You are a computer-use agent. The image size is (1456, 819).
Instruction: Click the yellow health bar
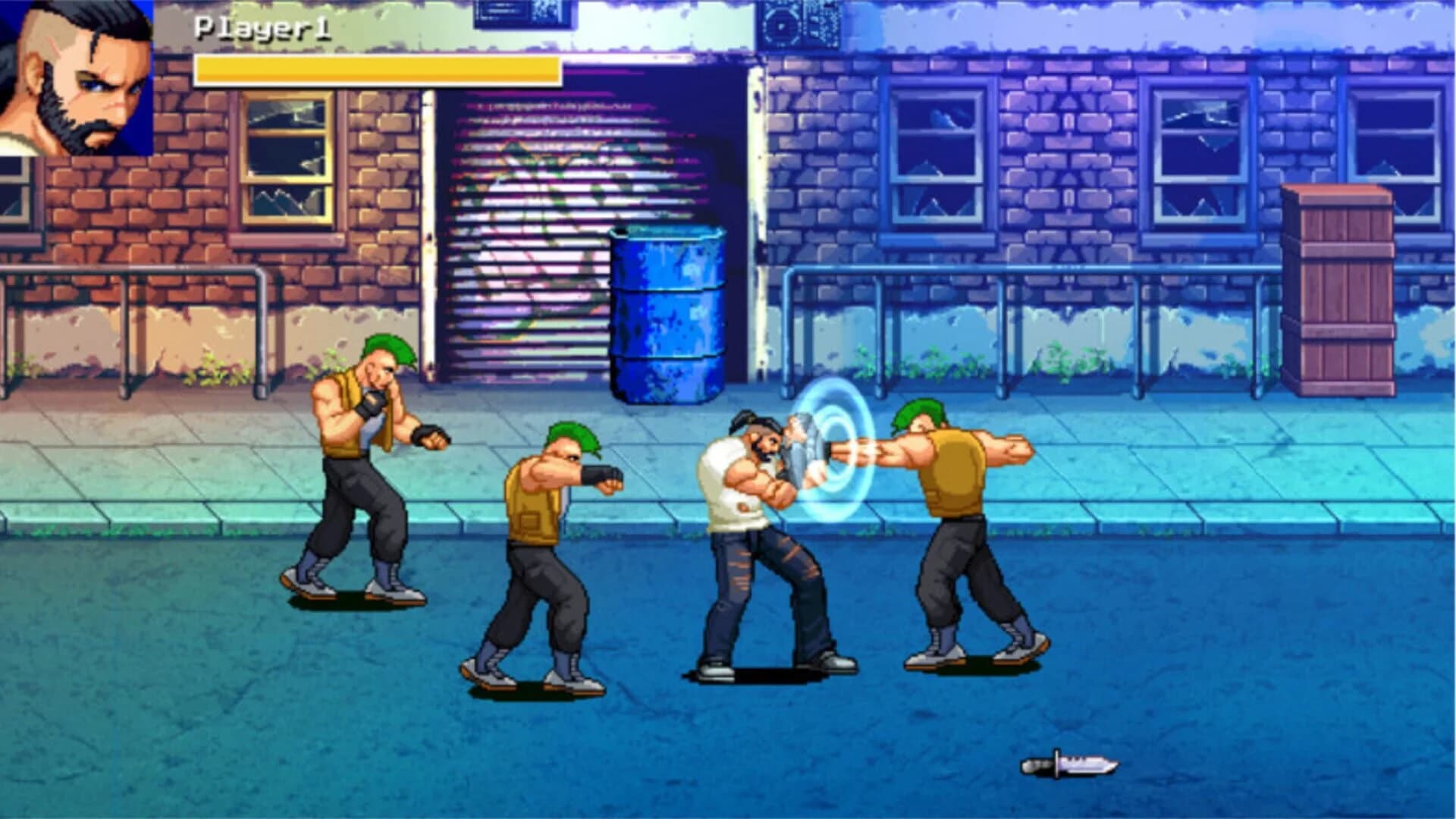click(x=379, y=72)
